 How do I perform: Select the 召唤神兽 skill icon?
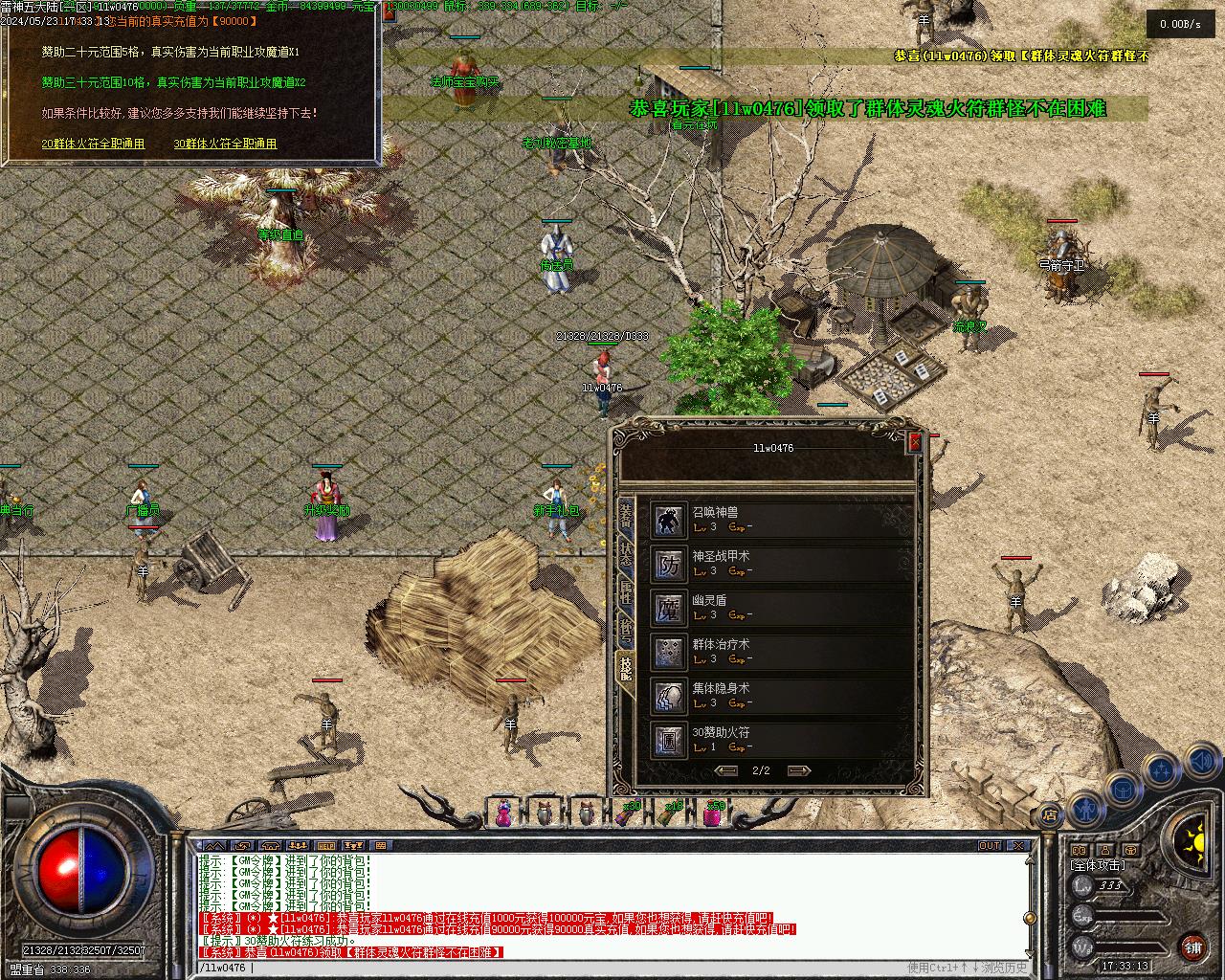coord(670,521)
